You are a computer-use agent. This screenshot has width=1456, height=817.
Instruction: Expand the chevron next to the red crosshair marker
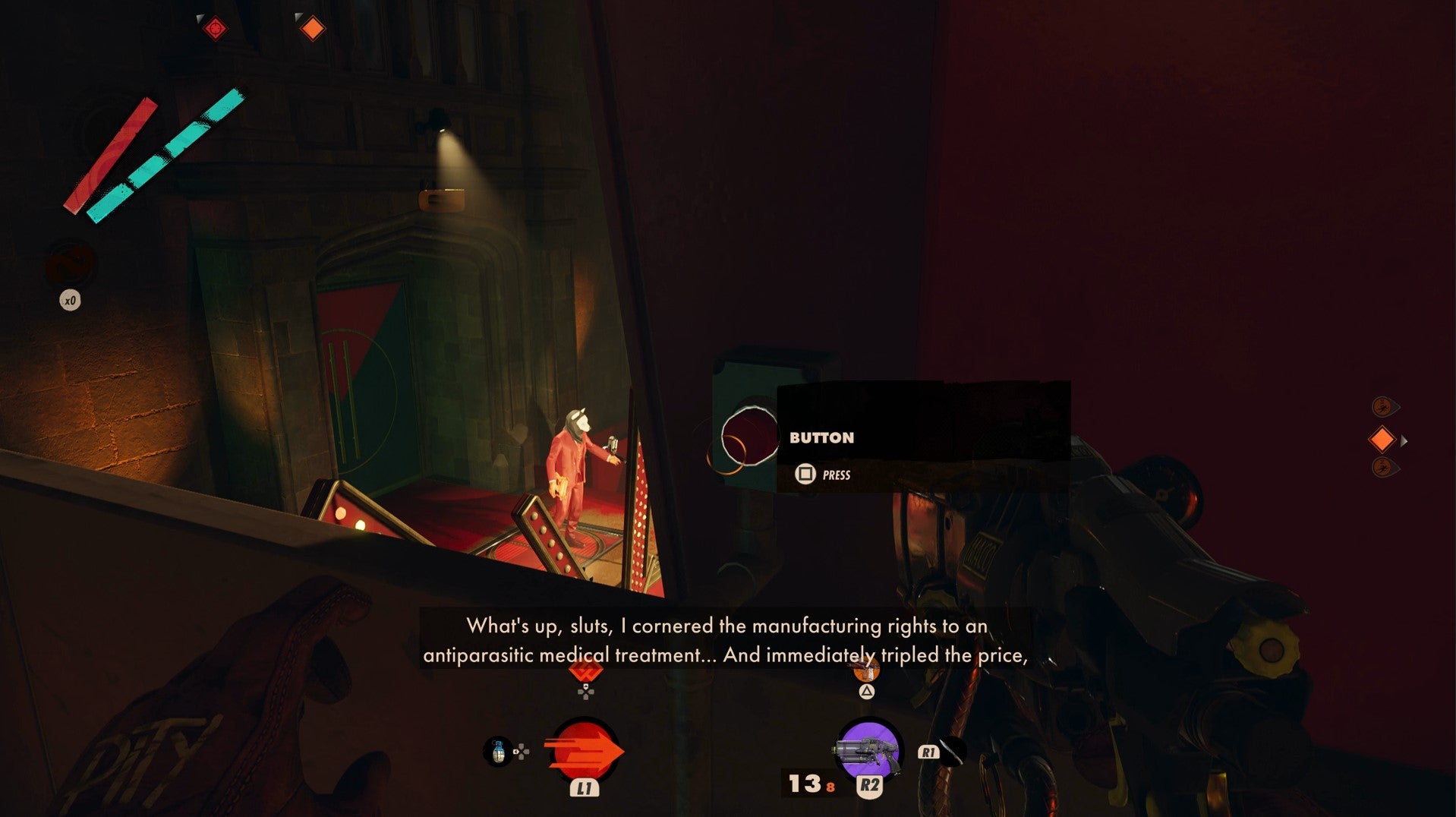point(200,18)
